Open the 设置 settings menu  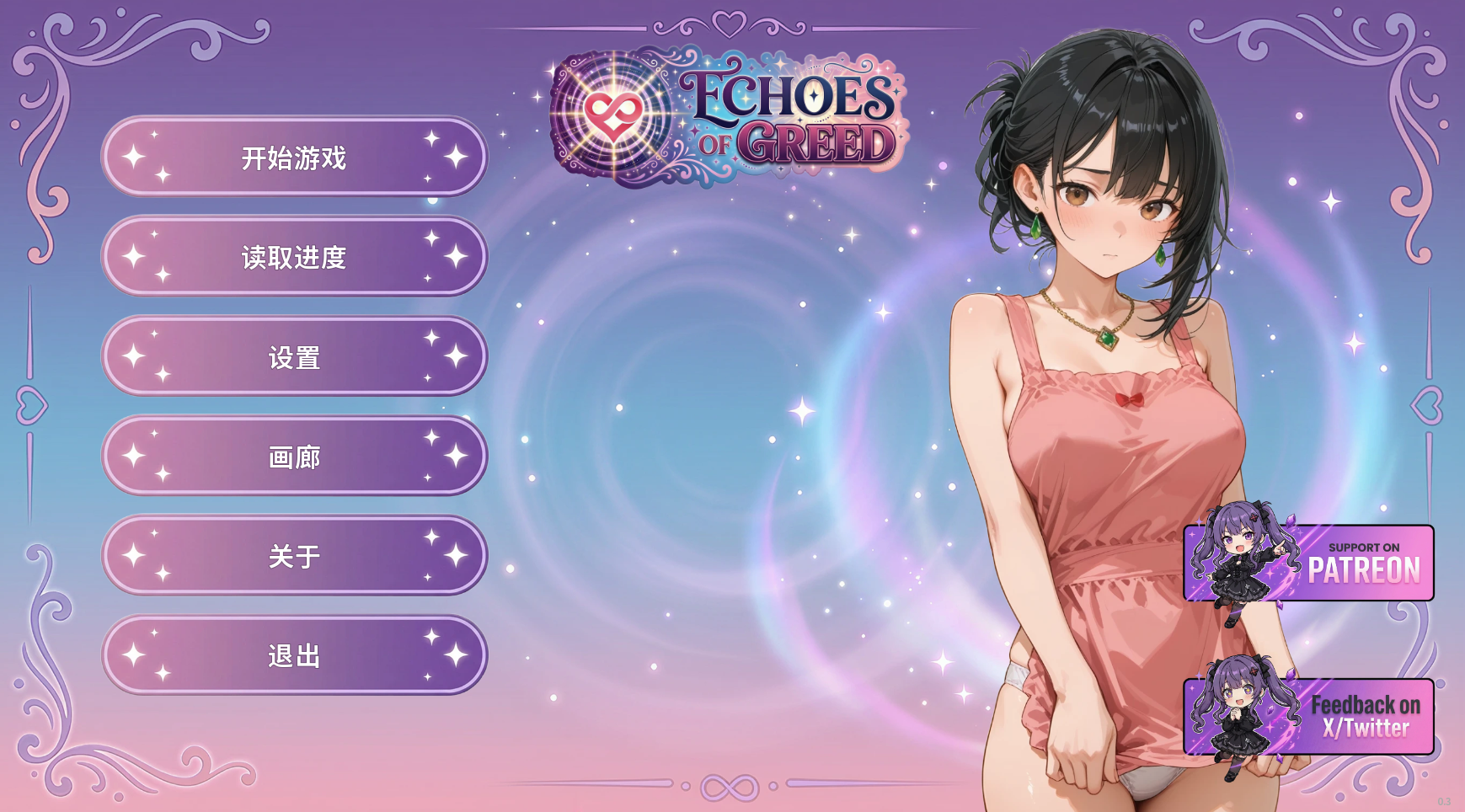[294, 357]
